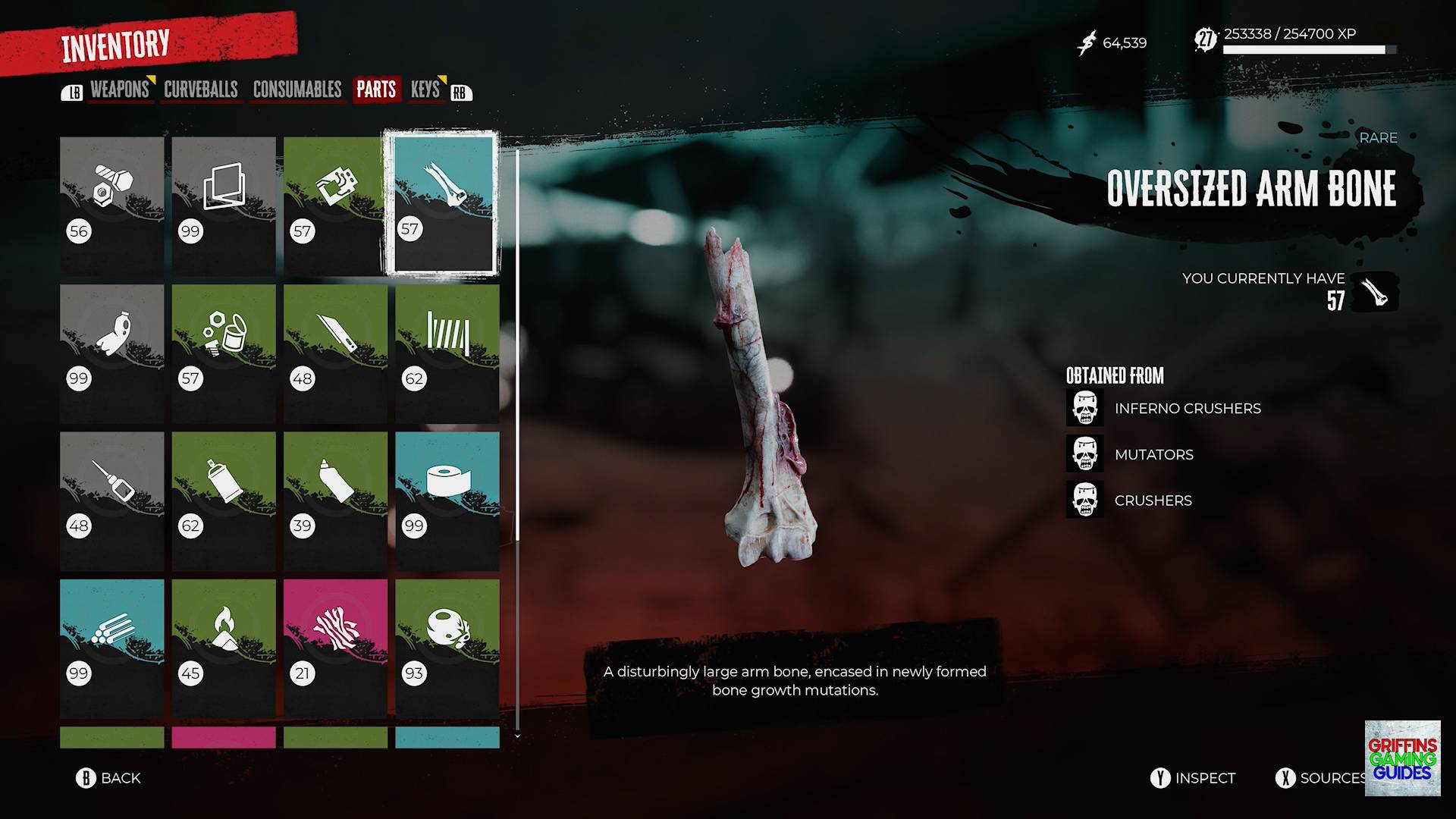
Task: Select the Parts tab
Action: coord(376,89)
